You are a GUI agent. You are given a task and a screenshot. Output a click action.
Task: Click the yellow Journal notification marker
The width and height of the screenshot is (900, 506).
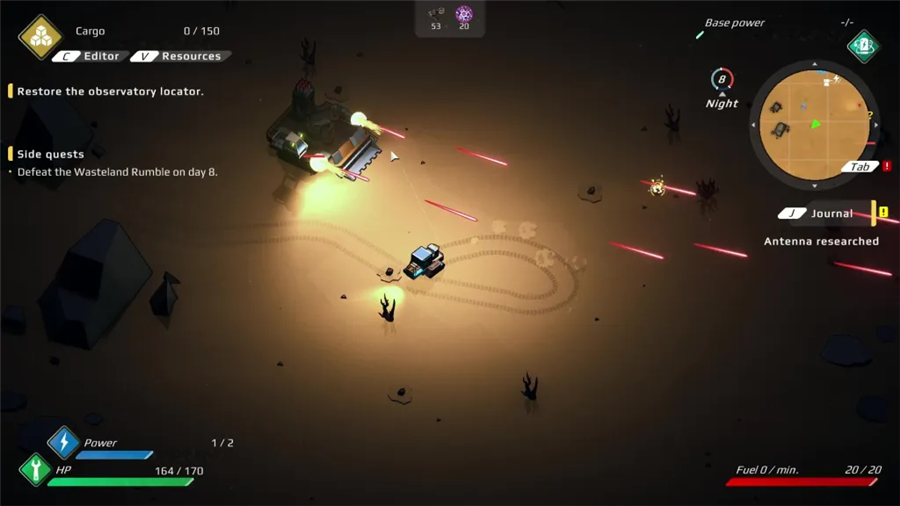(883, 213)
